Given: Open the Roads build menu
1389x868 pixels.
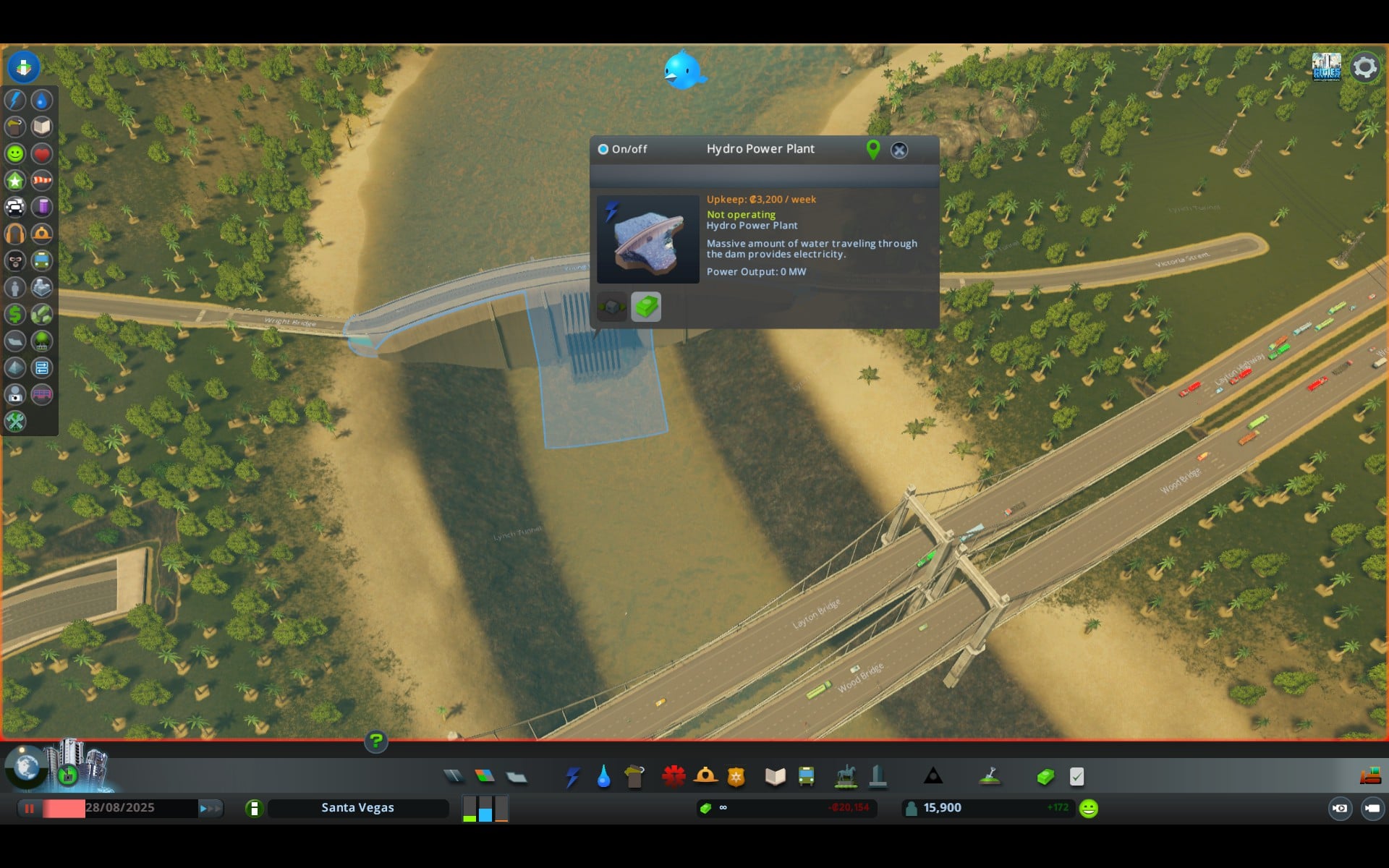Looking at the screenshot, I should [454, 776].
